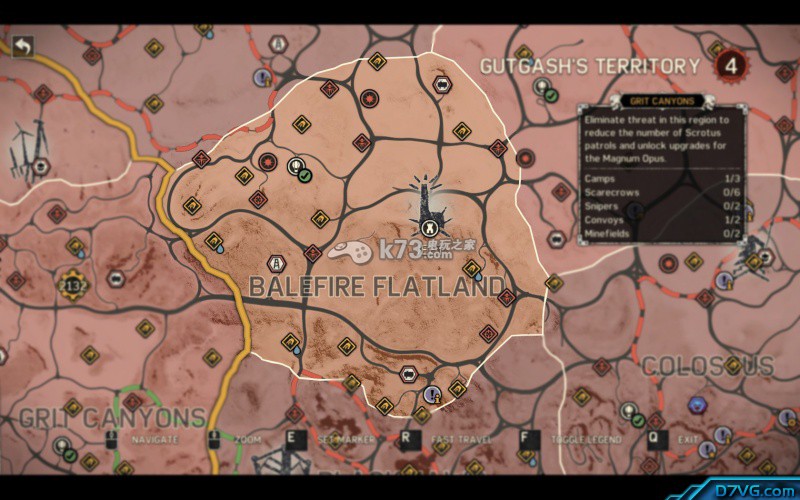
Task: Select the Balefire Flatland region label
Action: [377, 287]
